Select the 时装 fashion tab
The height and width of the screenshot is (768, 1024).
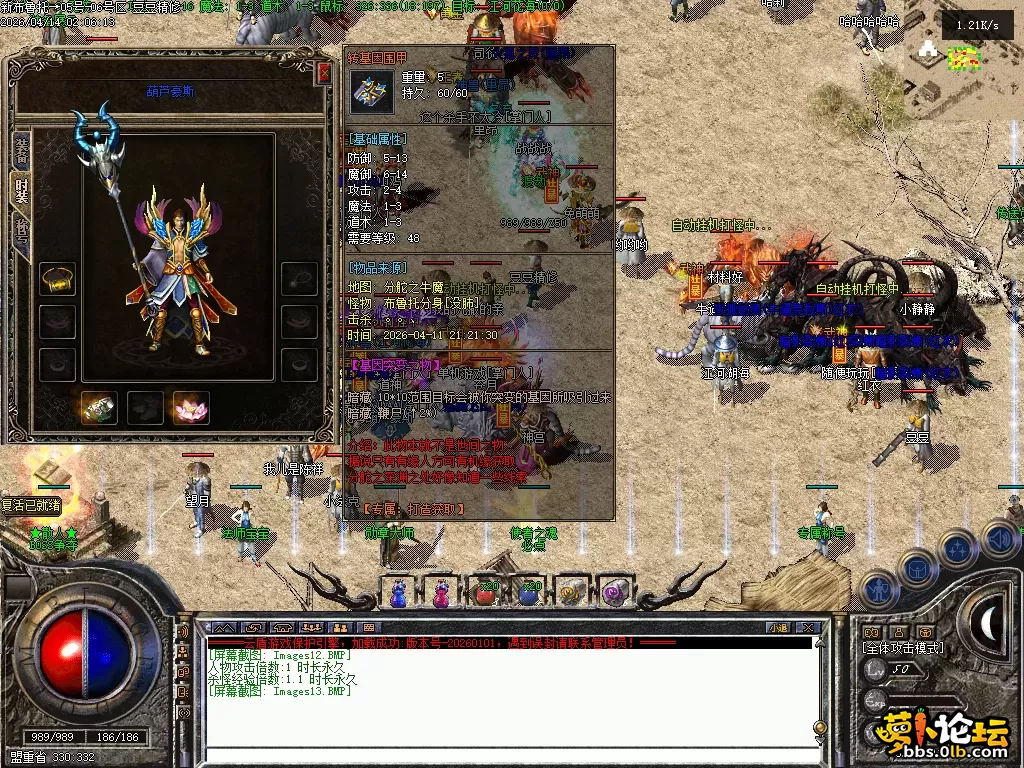point(21,190)
